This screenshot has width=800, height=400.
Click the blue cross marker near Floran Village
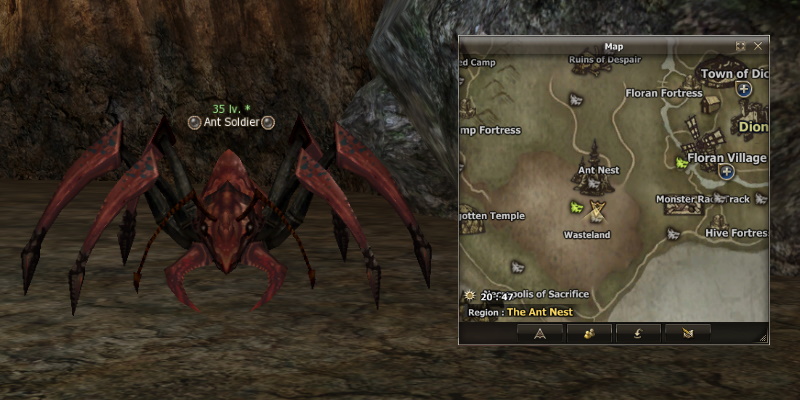[727, 172]
